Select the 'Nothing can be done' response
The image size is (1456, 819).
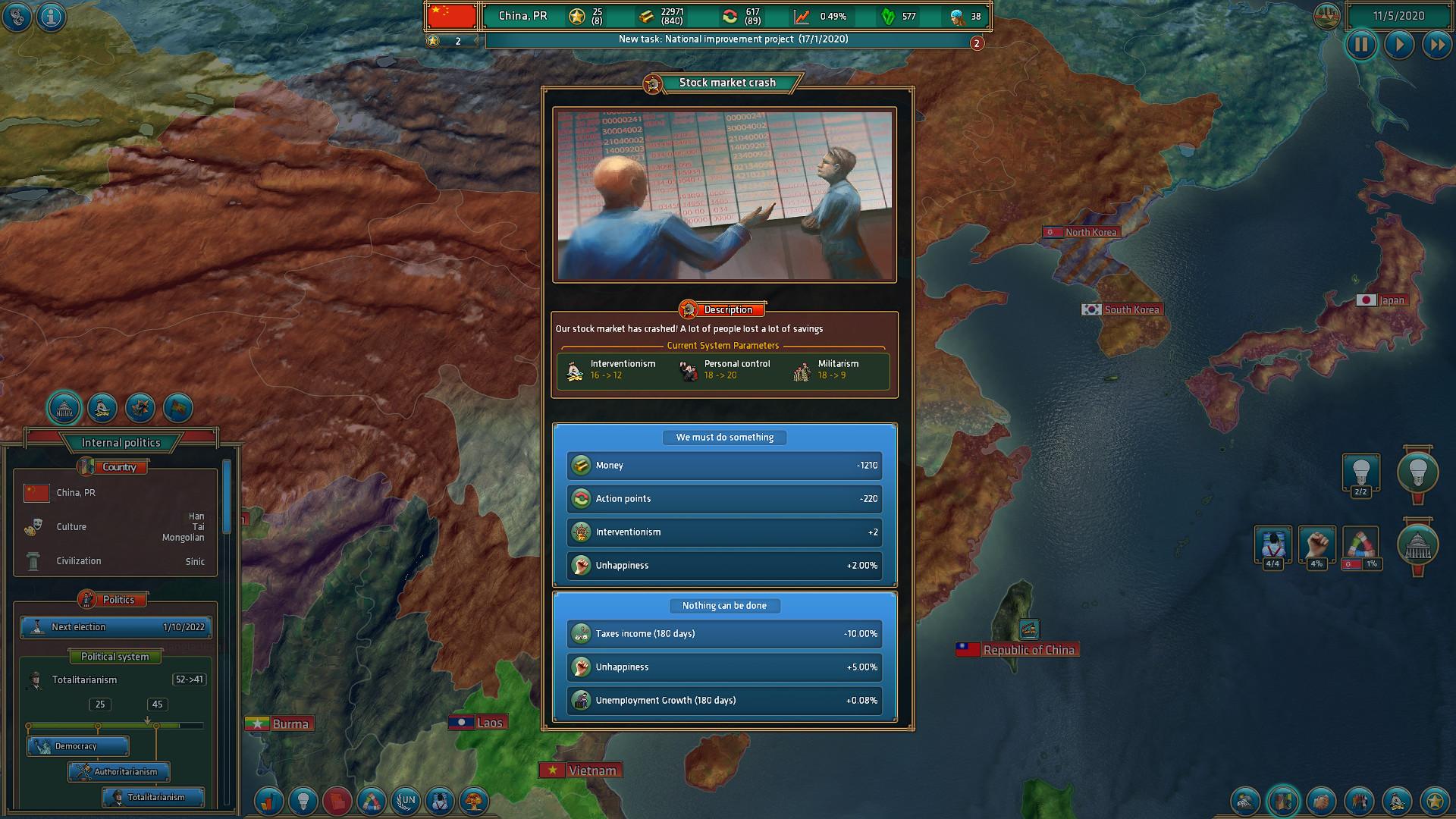click(724, 606)
